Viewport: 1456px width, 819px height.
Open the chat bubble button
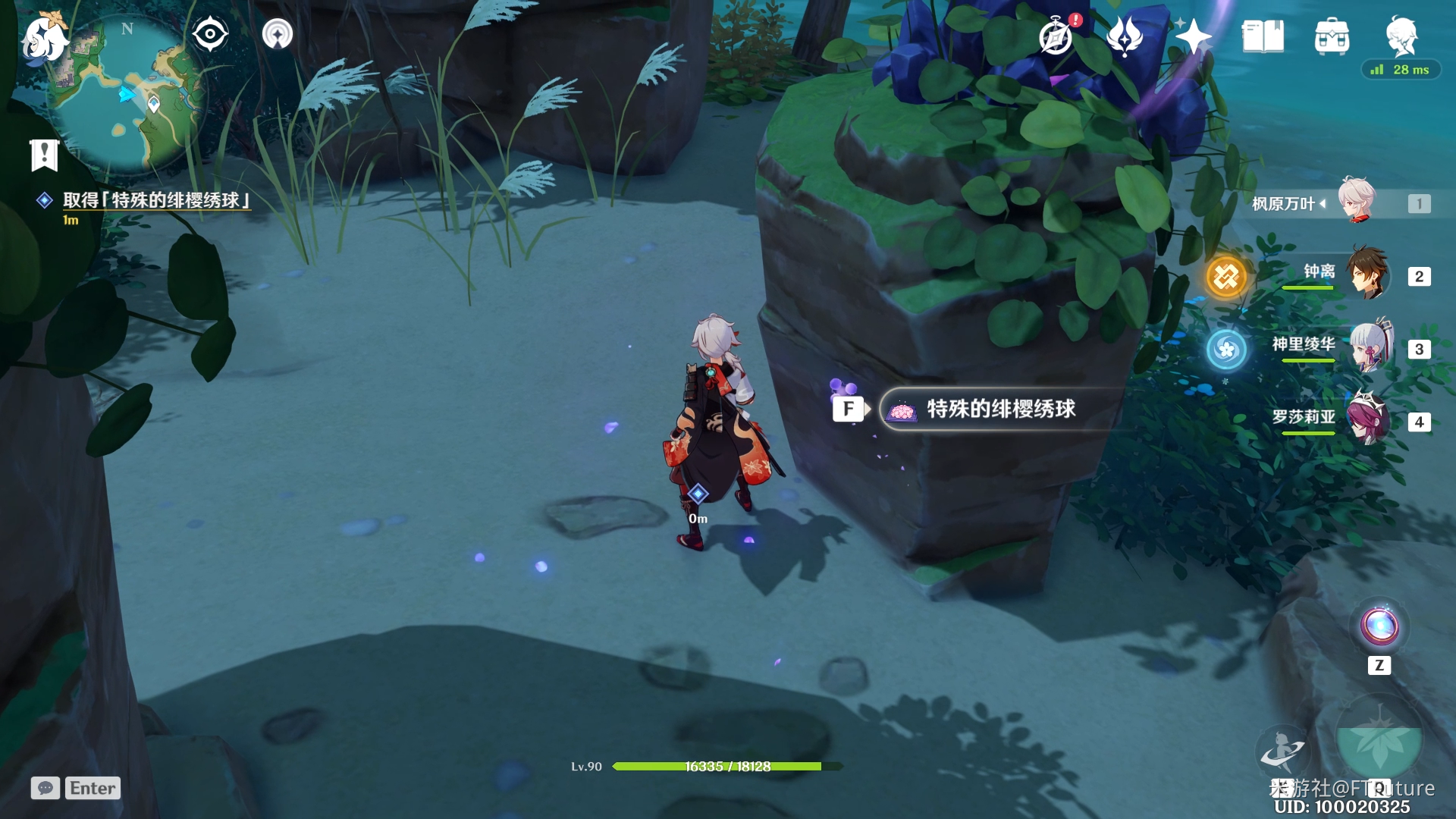(45, 788)
